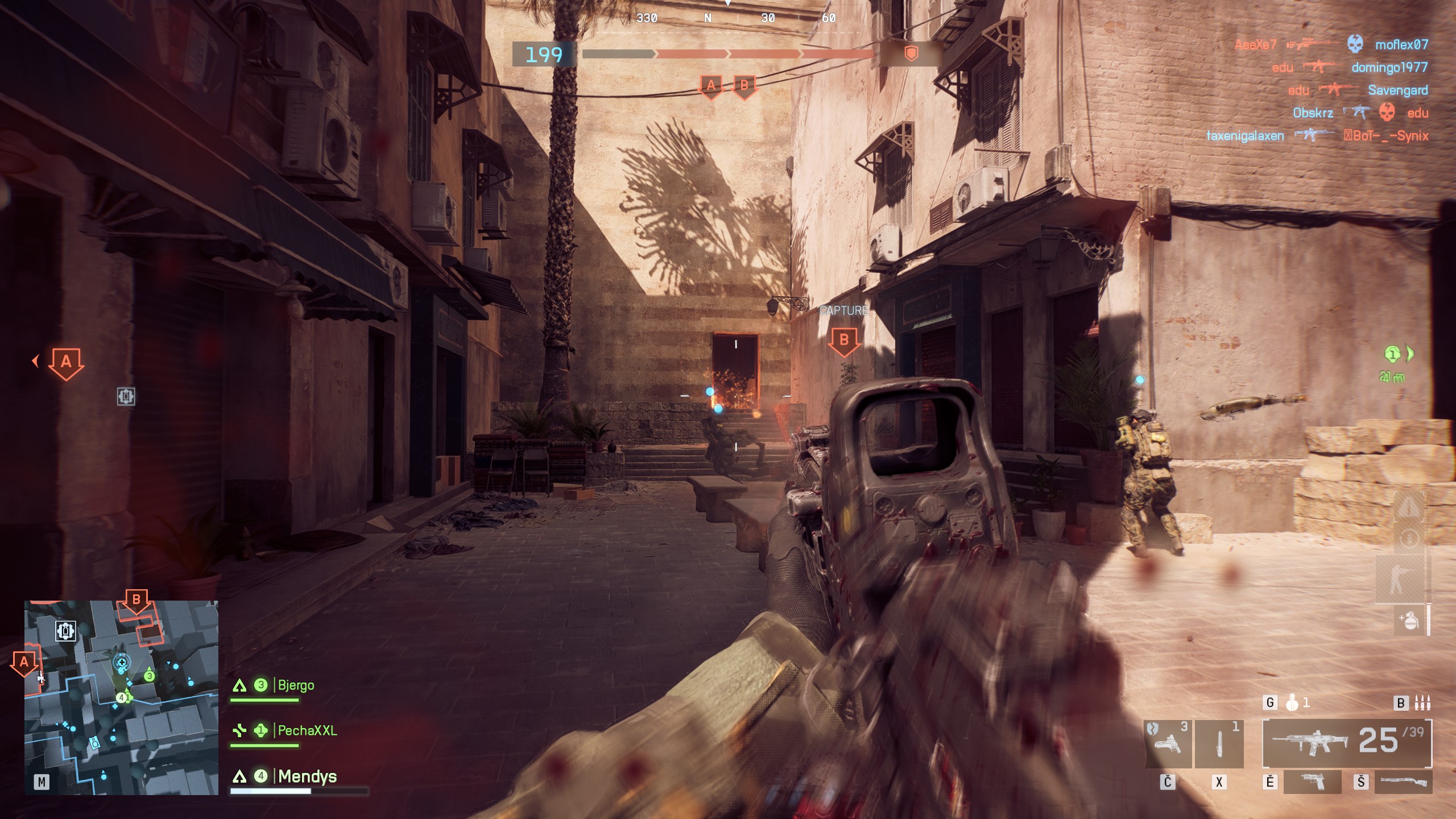Click the soldier aiming stance icon
Viewport: 1456px width, 819px height.
tap(1399, 580)
